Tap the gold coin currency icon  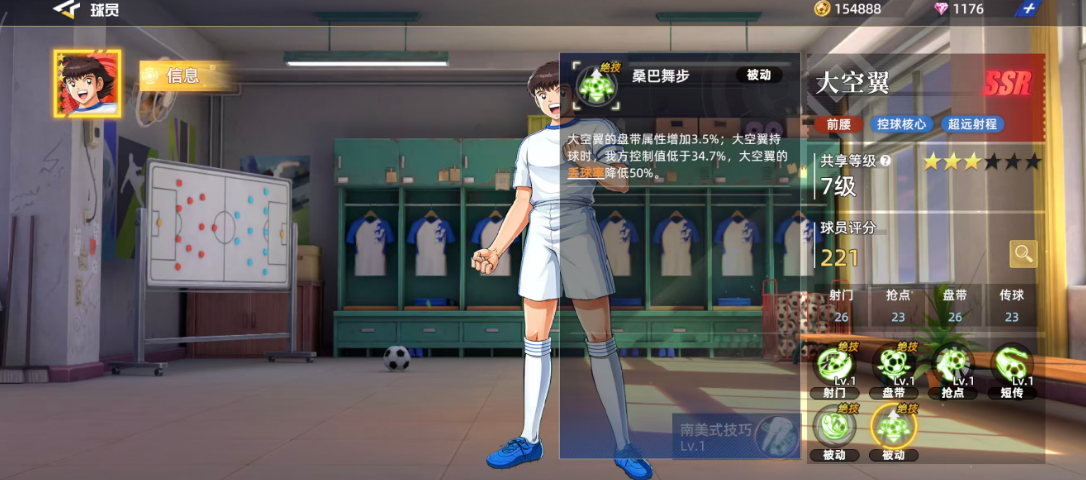tap(822, 9)
